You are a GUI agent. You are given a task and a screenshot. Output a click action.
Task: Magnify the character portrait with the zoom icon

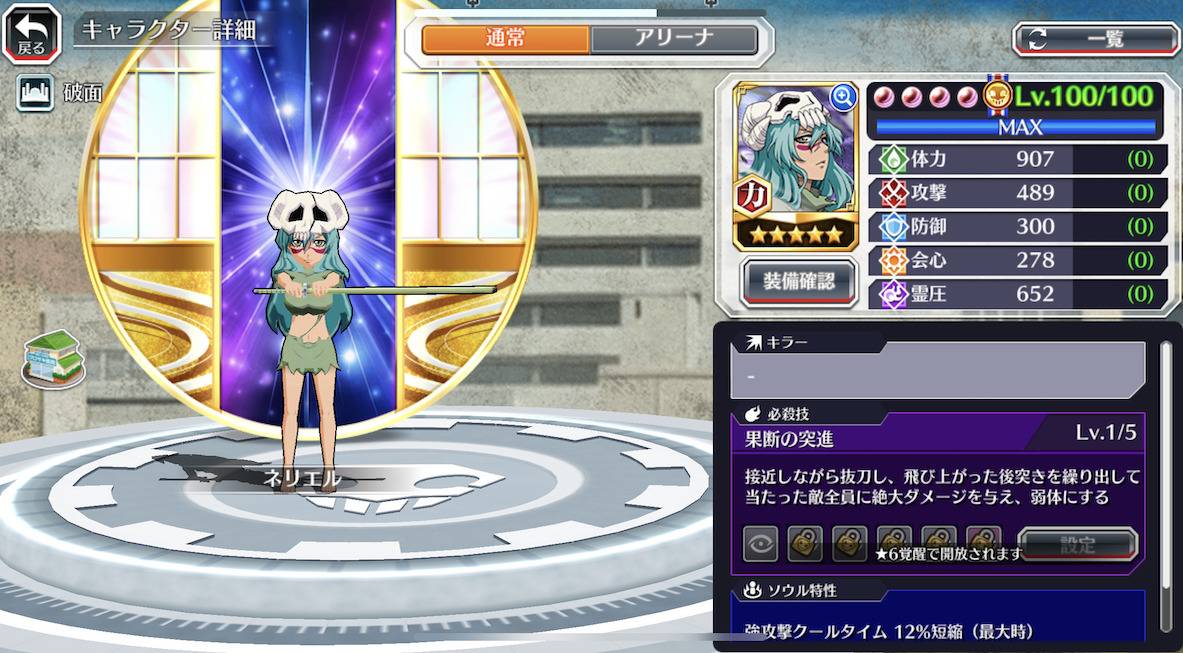pos(843,97)
